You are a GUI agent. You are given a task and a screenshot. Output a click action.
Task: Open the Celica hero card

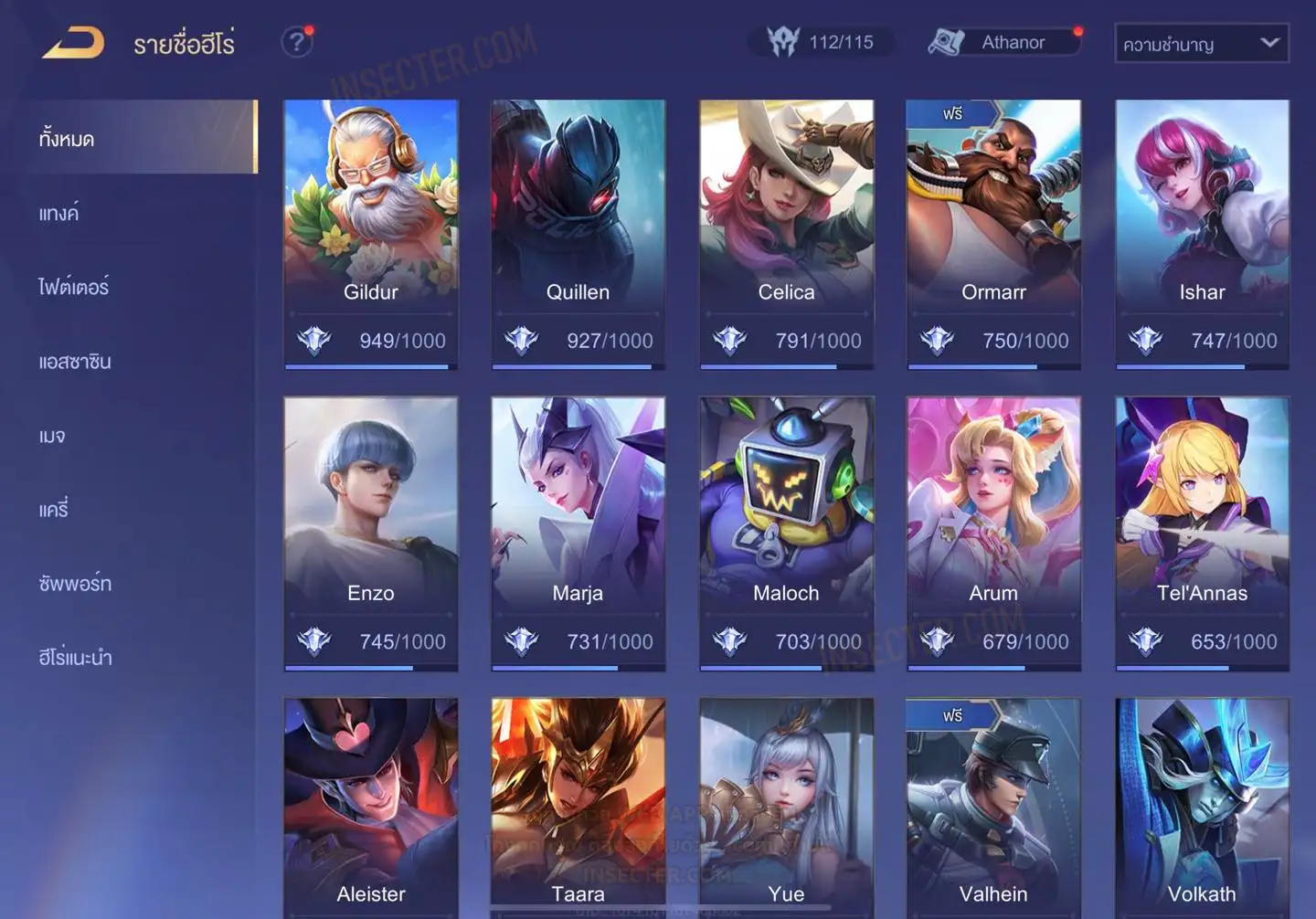(x=786, y=233)
